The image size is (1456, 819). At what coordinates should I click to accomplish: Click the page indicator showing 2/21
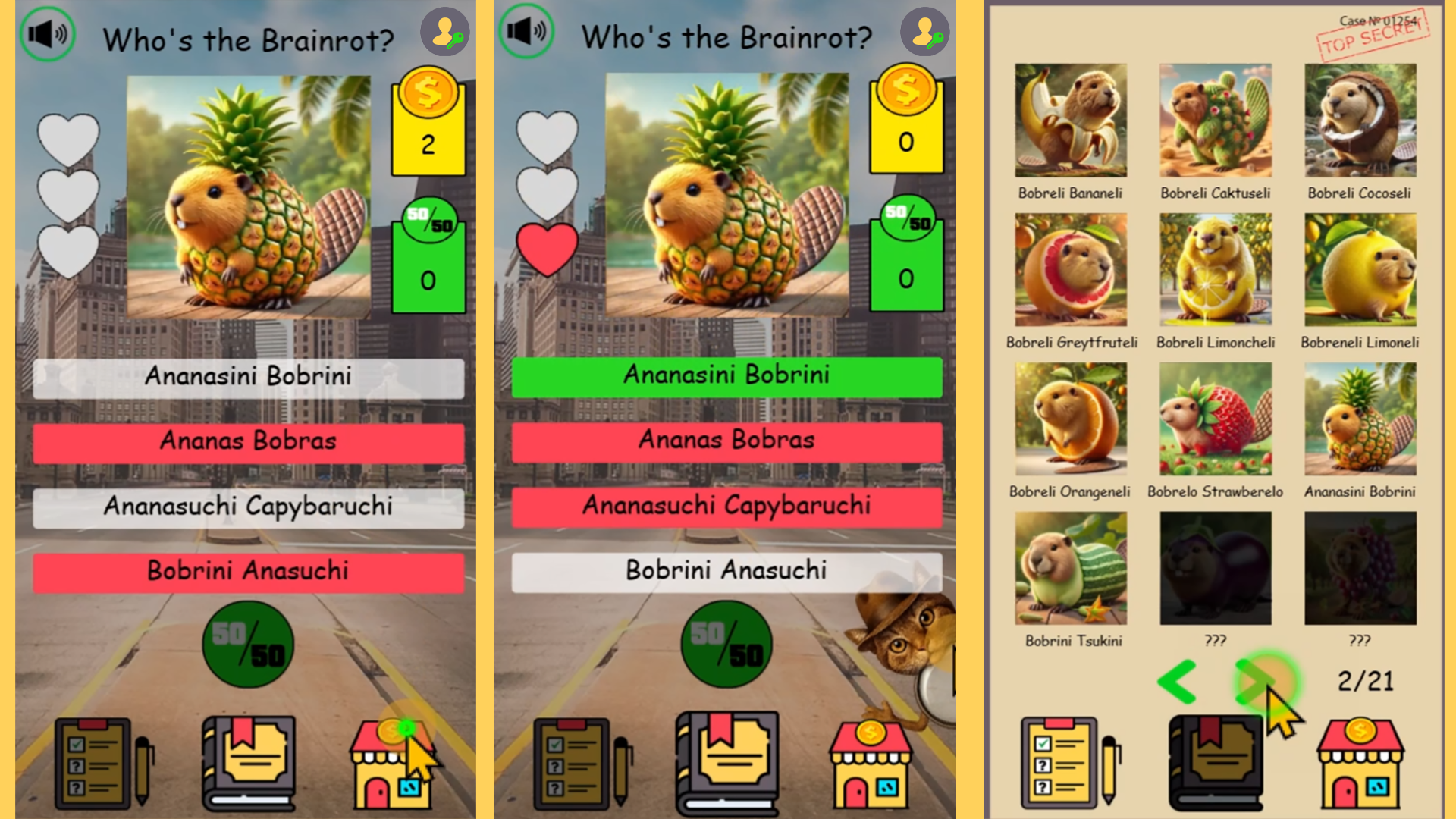[1367, 681]
